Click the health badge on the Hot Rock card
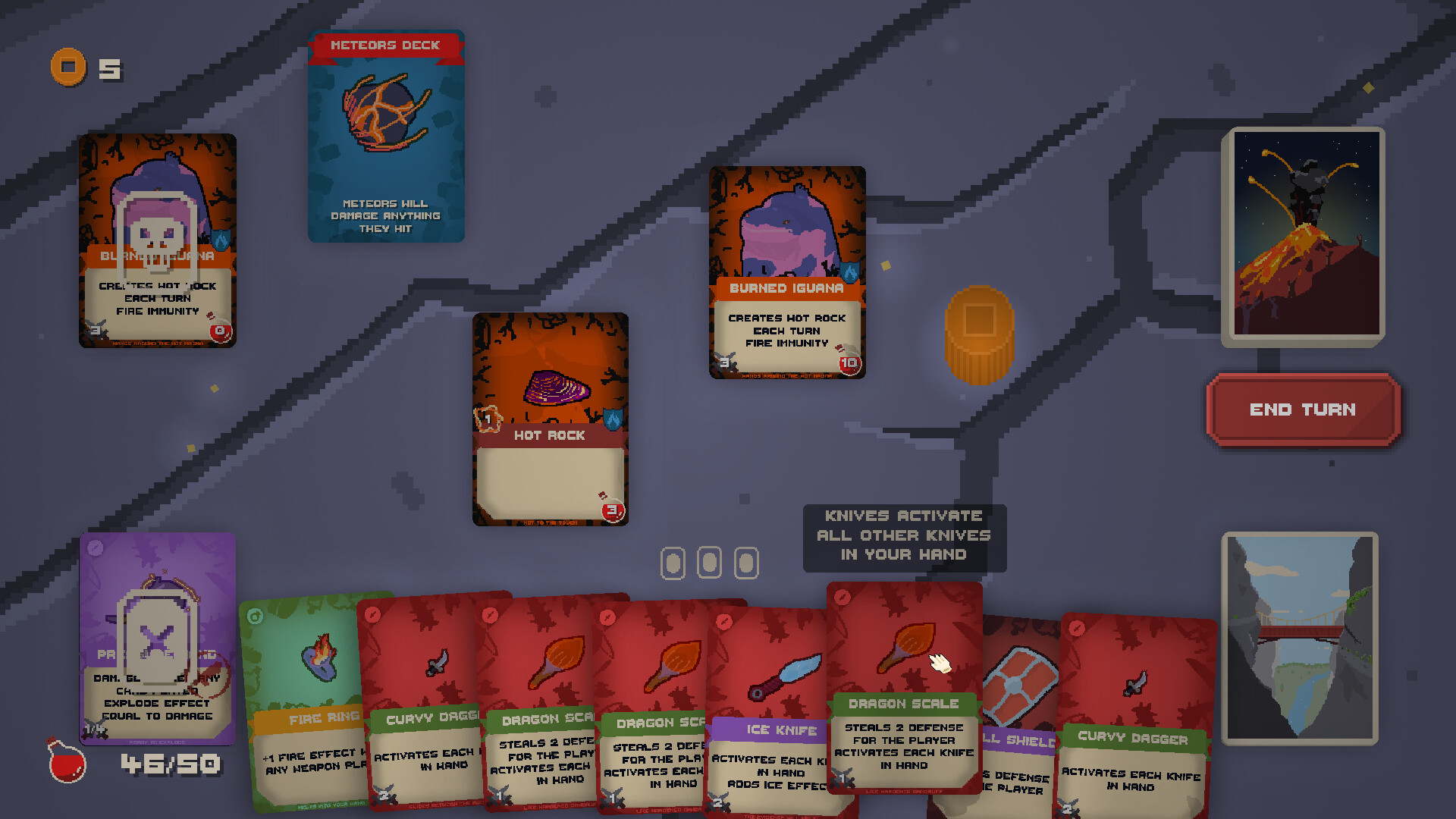 pos(611,513)
